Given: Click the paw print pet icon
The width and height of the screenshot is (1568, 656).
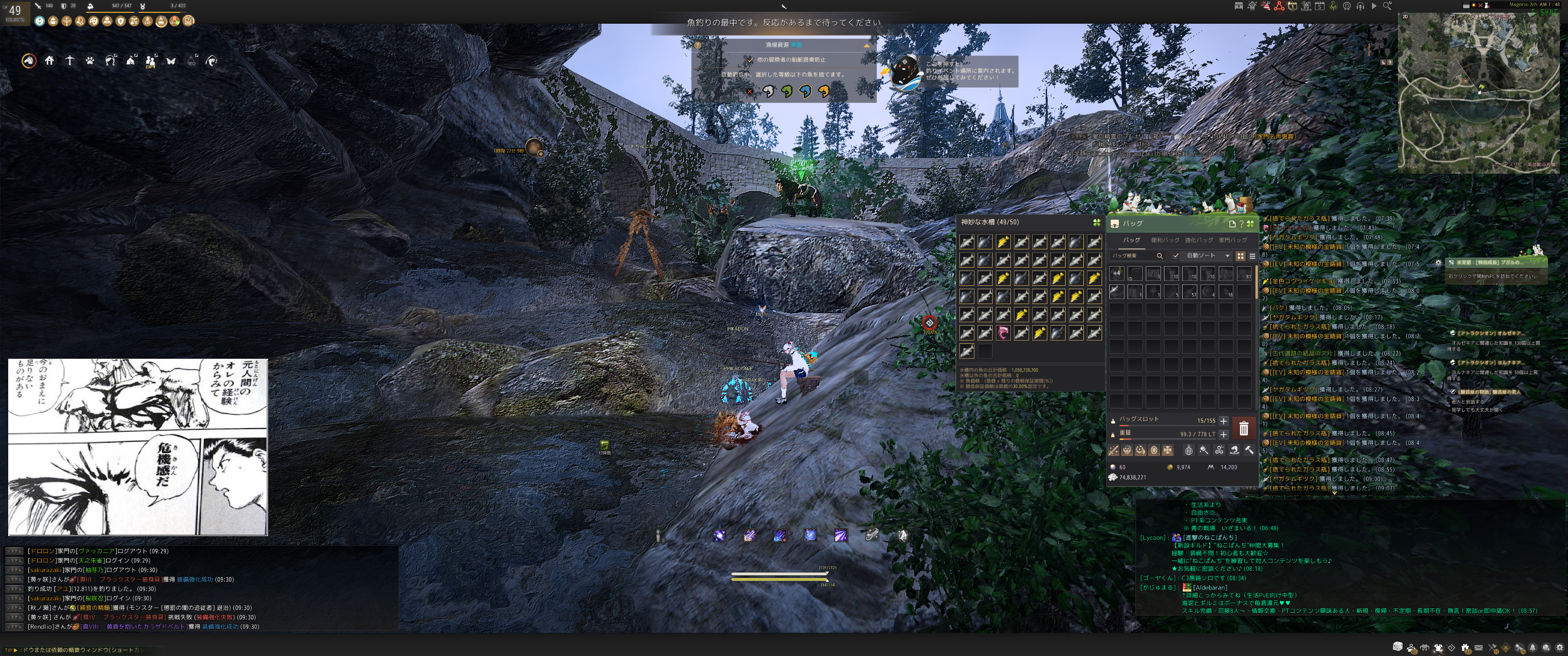Looking at the screenshot, I should click(90, 61).
